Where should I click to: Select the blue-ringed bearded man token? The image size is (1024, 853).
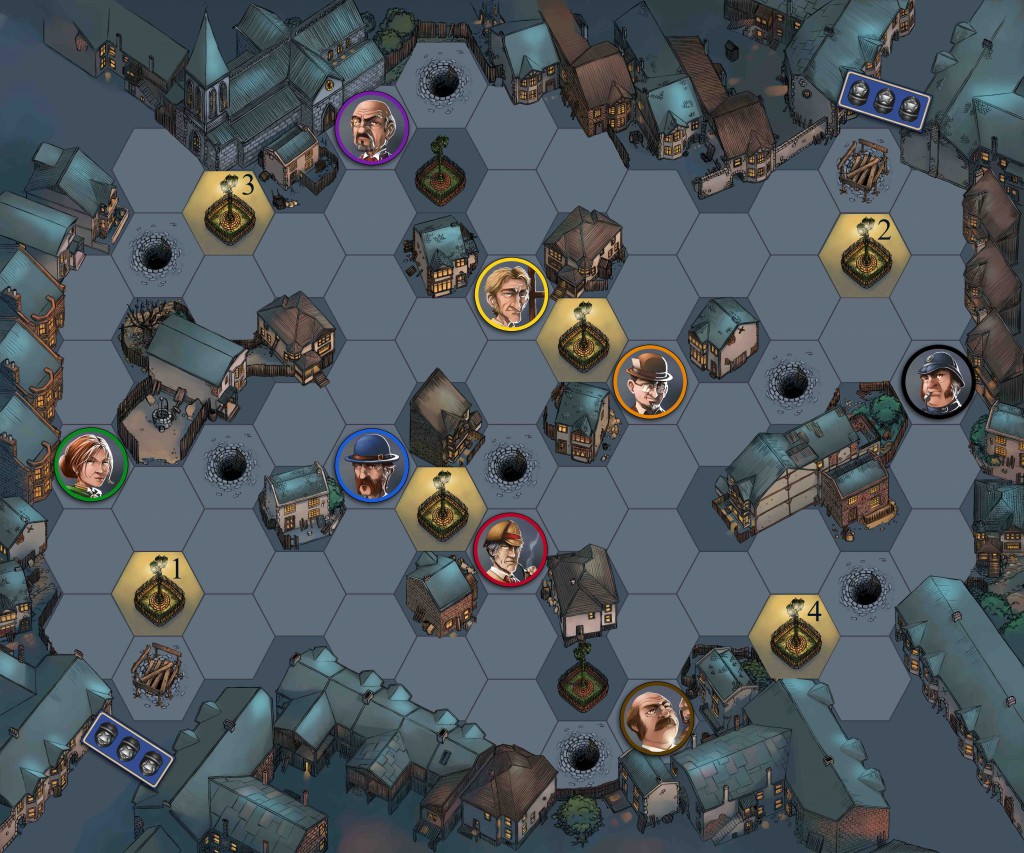tap(371, 464)
